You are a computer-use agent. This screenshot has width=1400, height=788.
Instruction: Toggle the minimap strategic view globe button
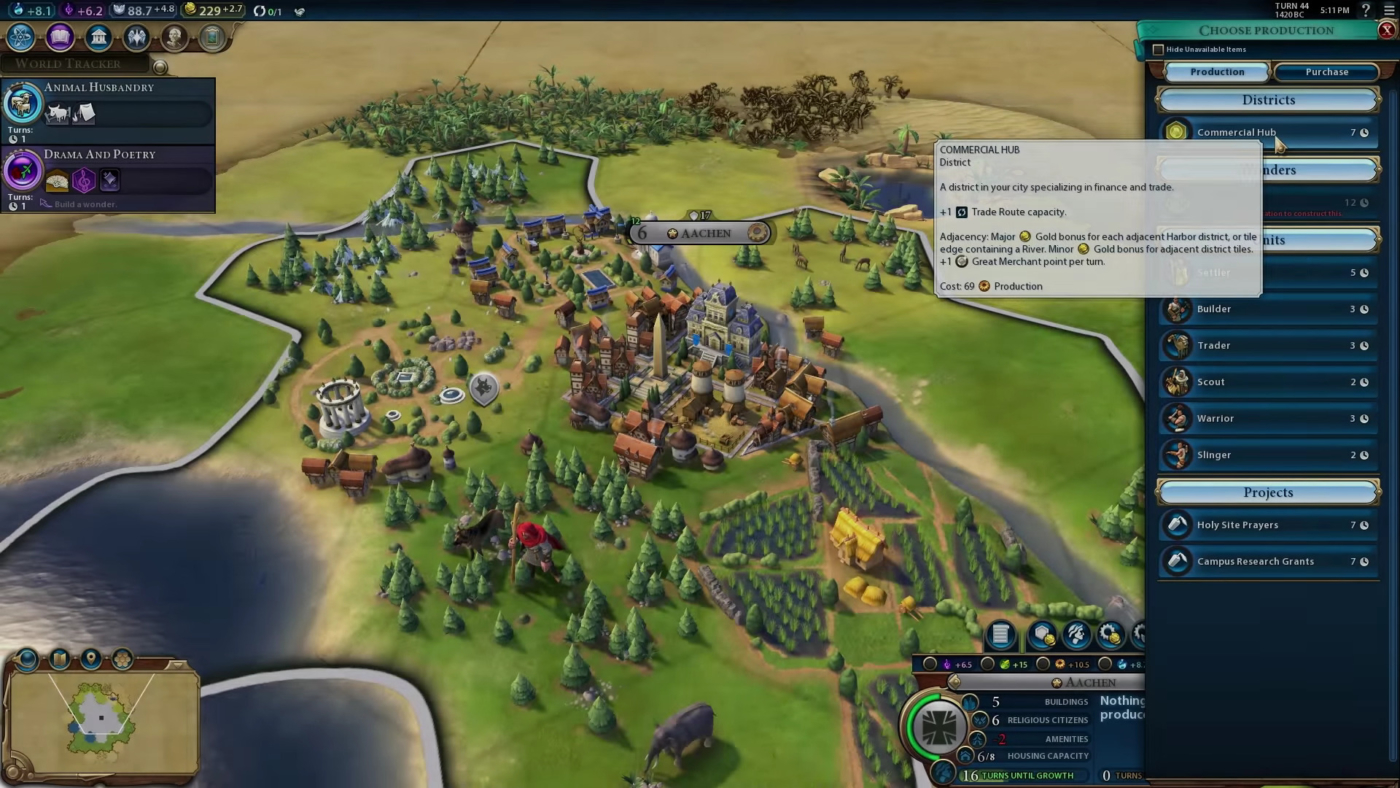point(26,659)
